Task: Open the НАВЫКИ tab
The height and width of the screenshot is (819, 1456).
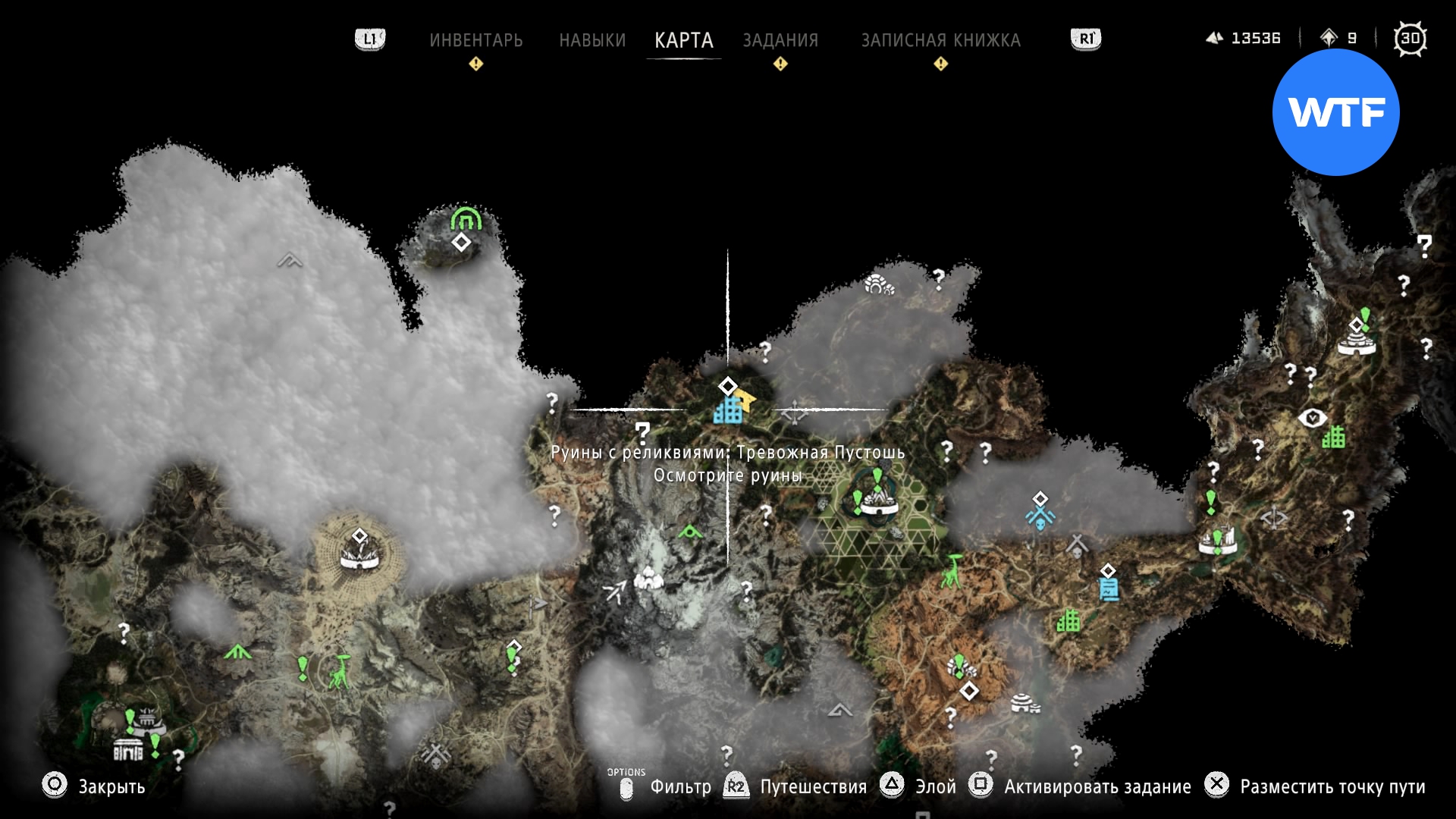Action: point(592,40)
